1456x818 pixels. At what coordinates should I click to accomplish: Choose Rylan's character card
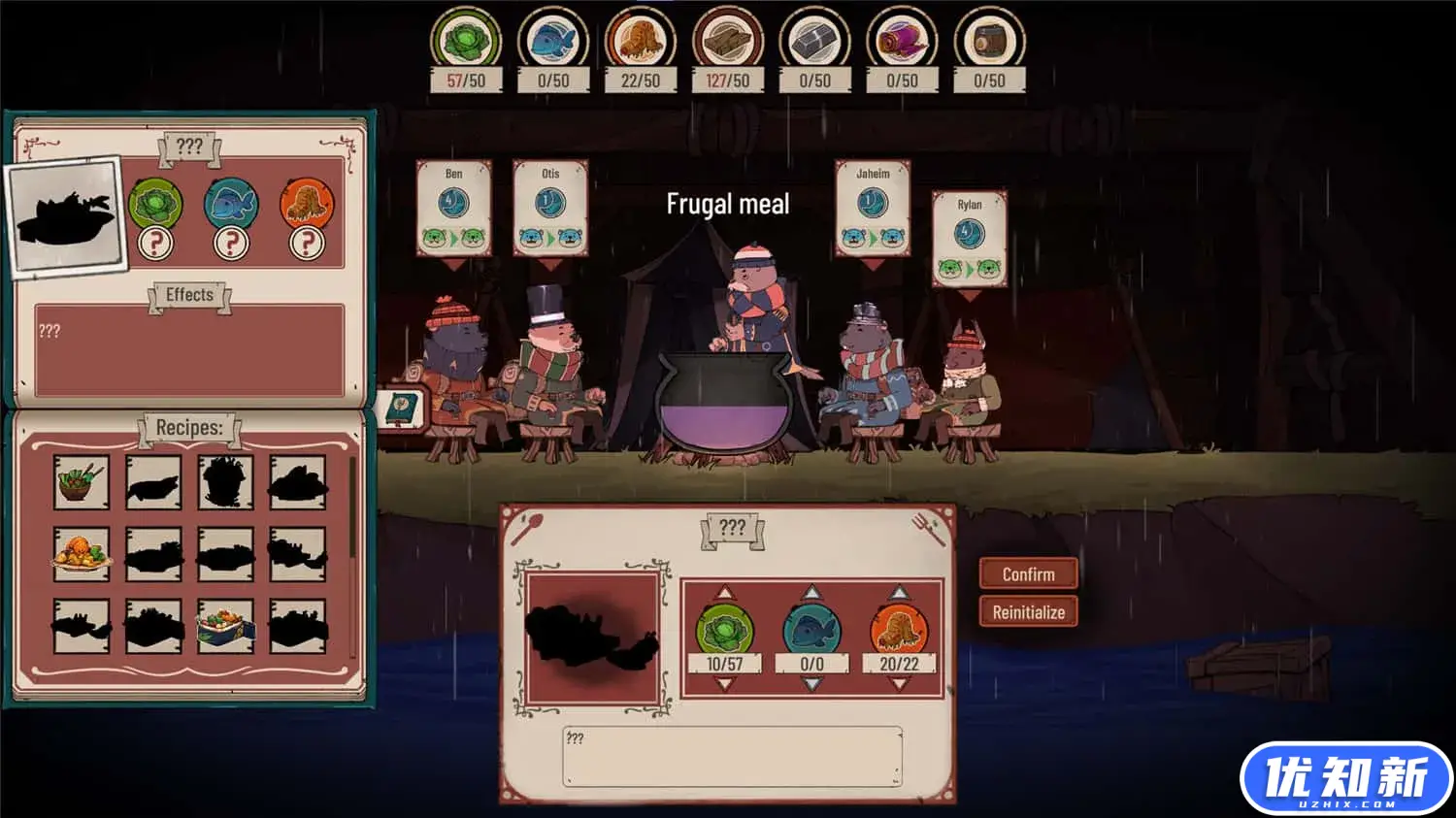[x=969, y=239]
